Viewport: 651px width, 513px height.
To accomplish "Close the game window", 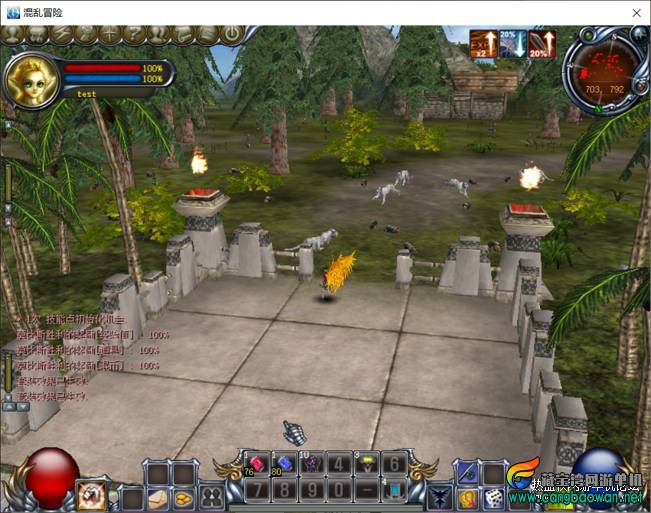I will pos(636,12).
